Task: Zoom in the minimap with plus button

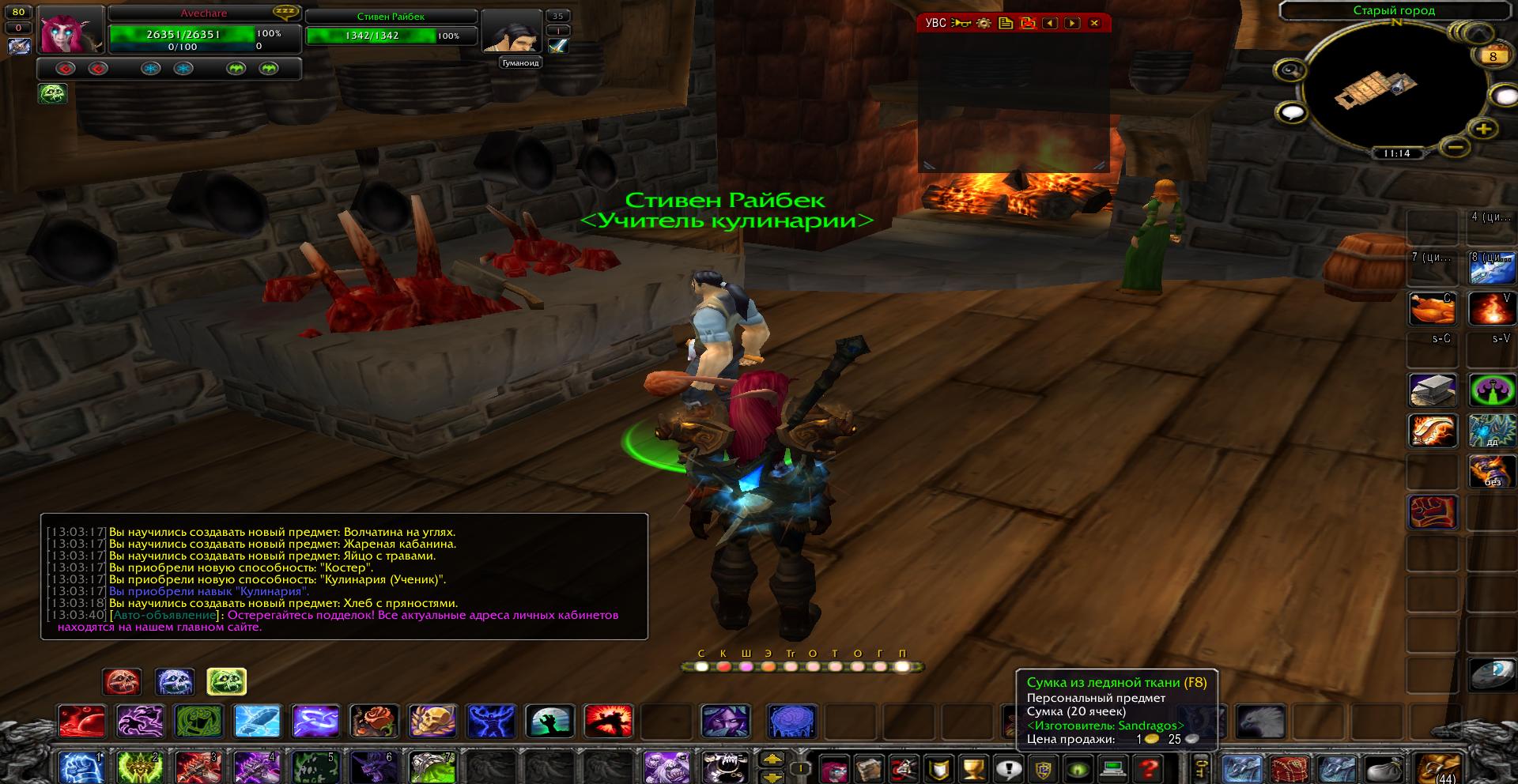Action: pos(1483,129)
